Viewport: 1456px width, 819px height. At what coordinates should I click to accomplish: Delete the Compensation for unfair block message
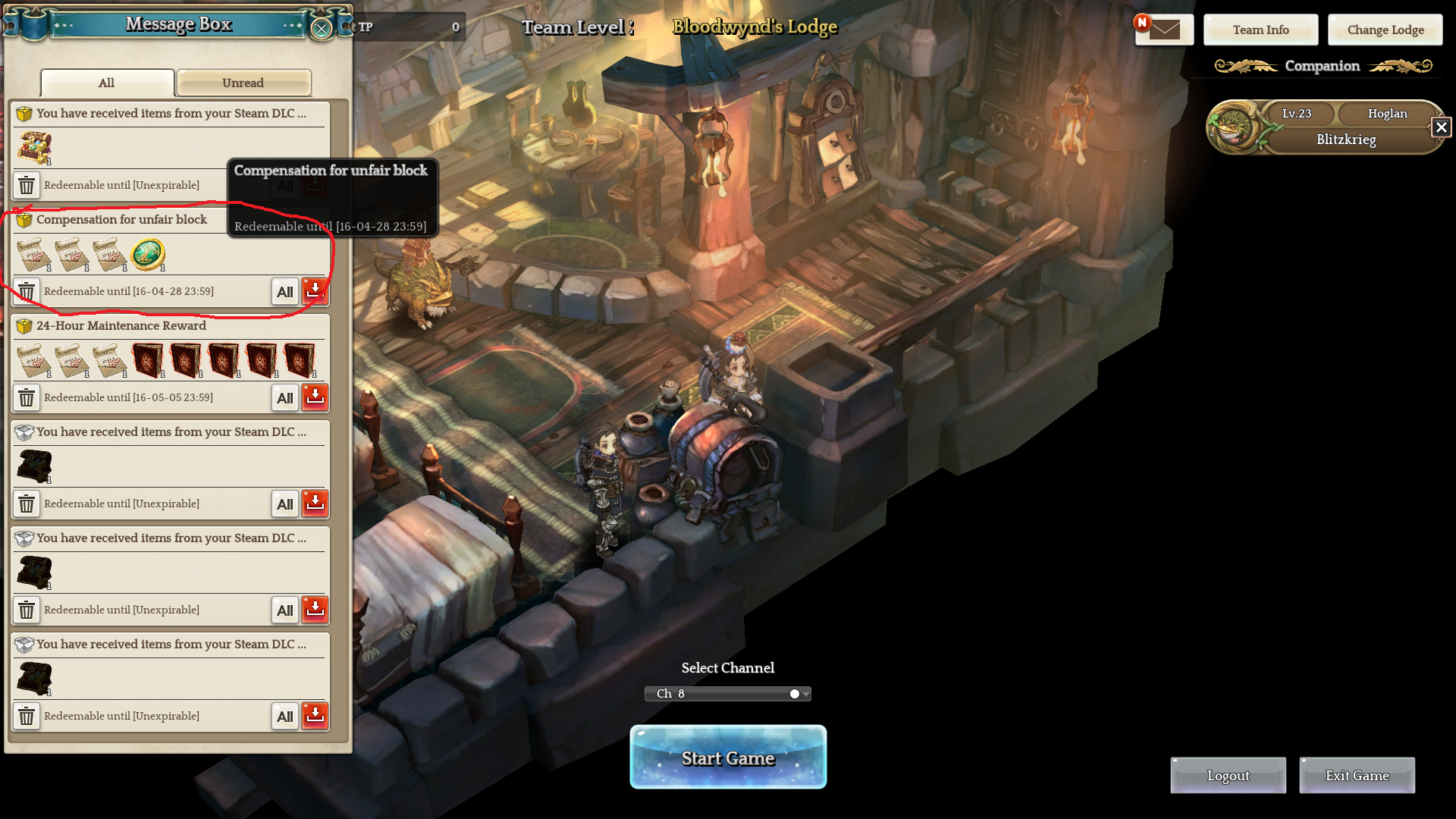27,291
